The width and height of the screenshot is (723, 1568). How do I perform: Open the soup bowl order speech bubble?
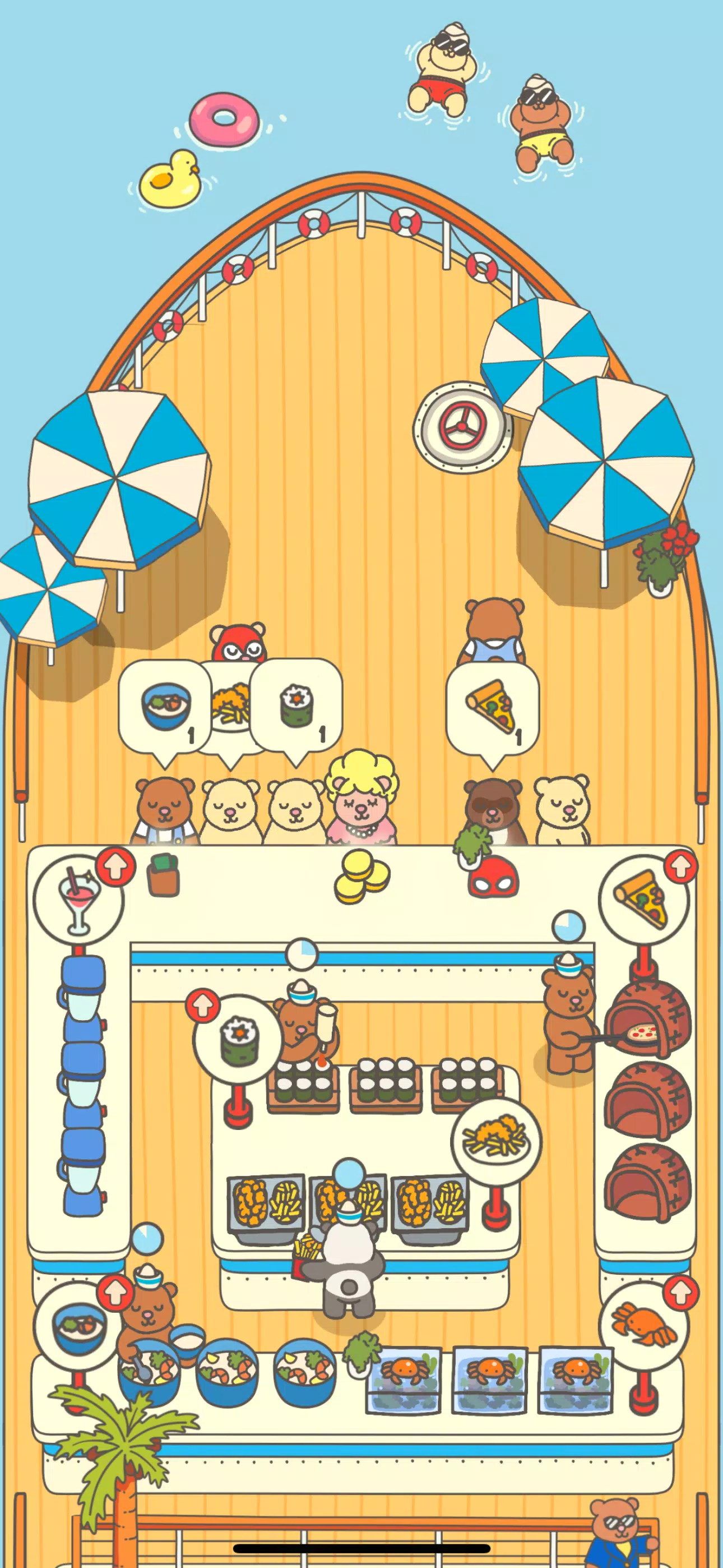164,707
